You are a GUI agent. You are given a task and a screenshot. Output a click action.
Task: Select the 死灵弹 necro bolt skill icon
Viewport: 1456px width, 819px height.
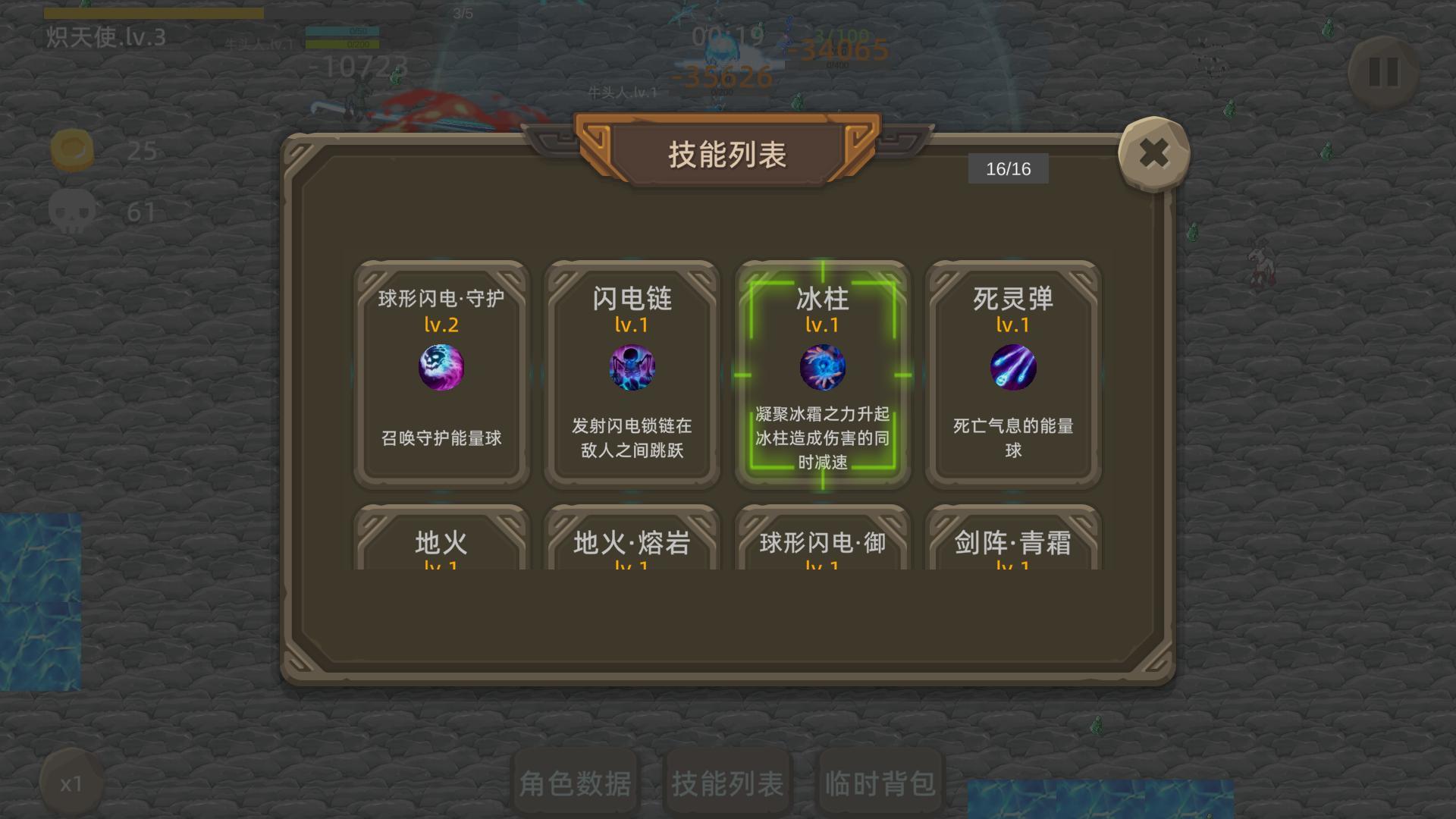[x=1014, y=369]
